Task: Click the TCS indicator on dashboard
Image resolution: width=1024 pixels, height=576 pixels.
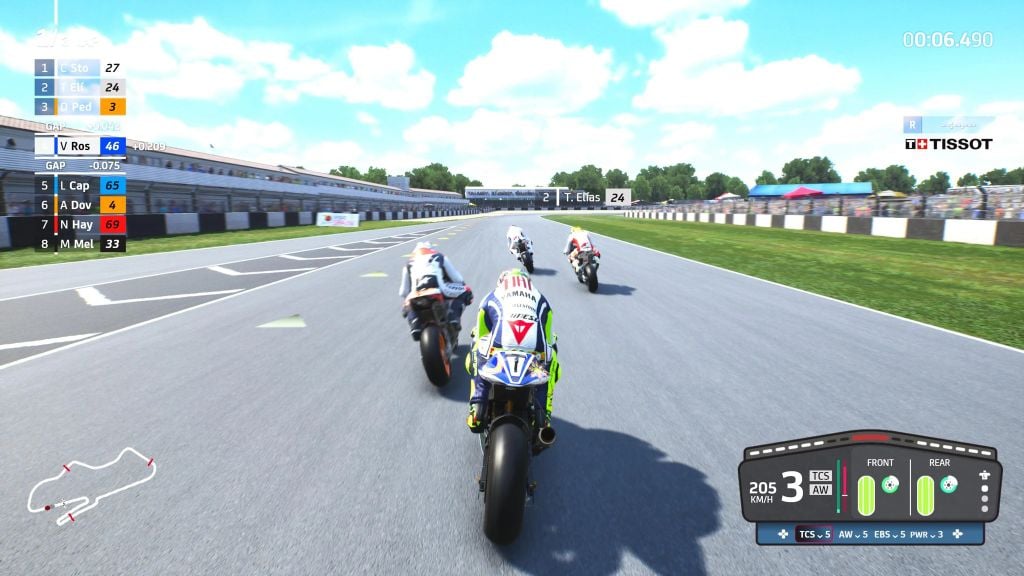Action: pos(820,475)
